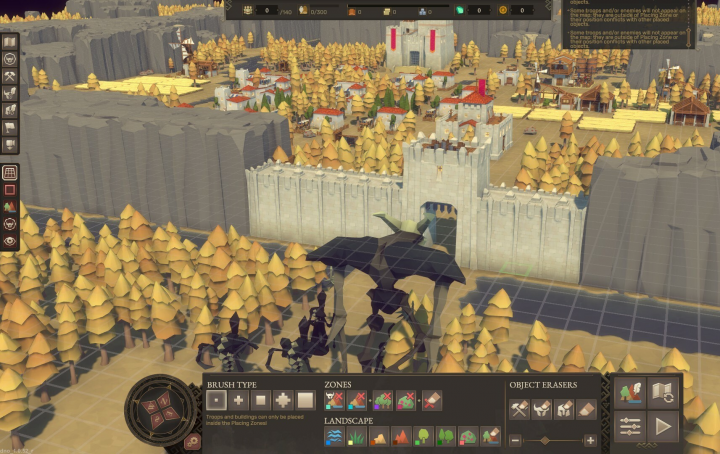720x454 pixels.
Task: Click the map refresh button
Action: point(662,392)
